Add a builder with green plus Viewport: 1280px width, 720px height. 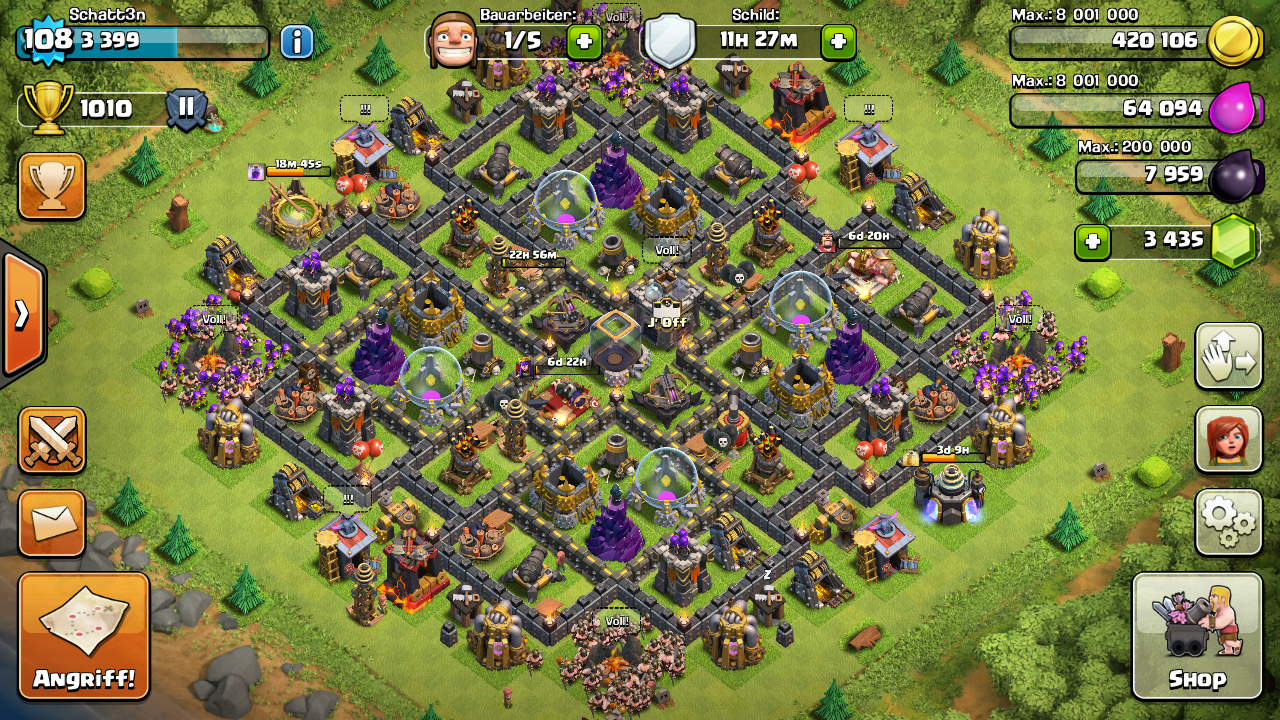tap(584, 42)
